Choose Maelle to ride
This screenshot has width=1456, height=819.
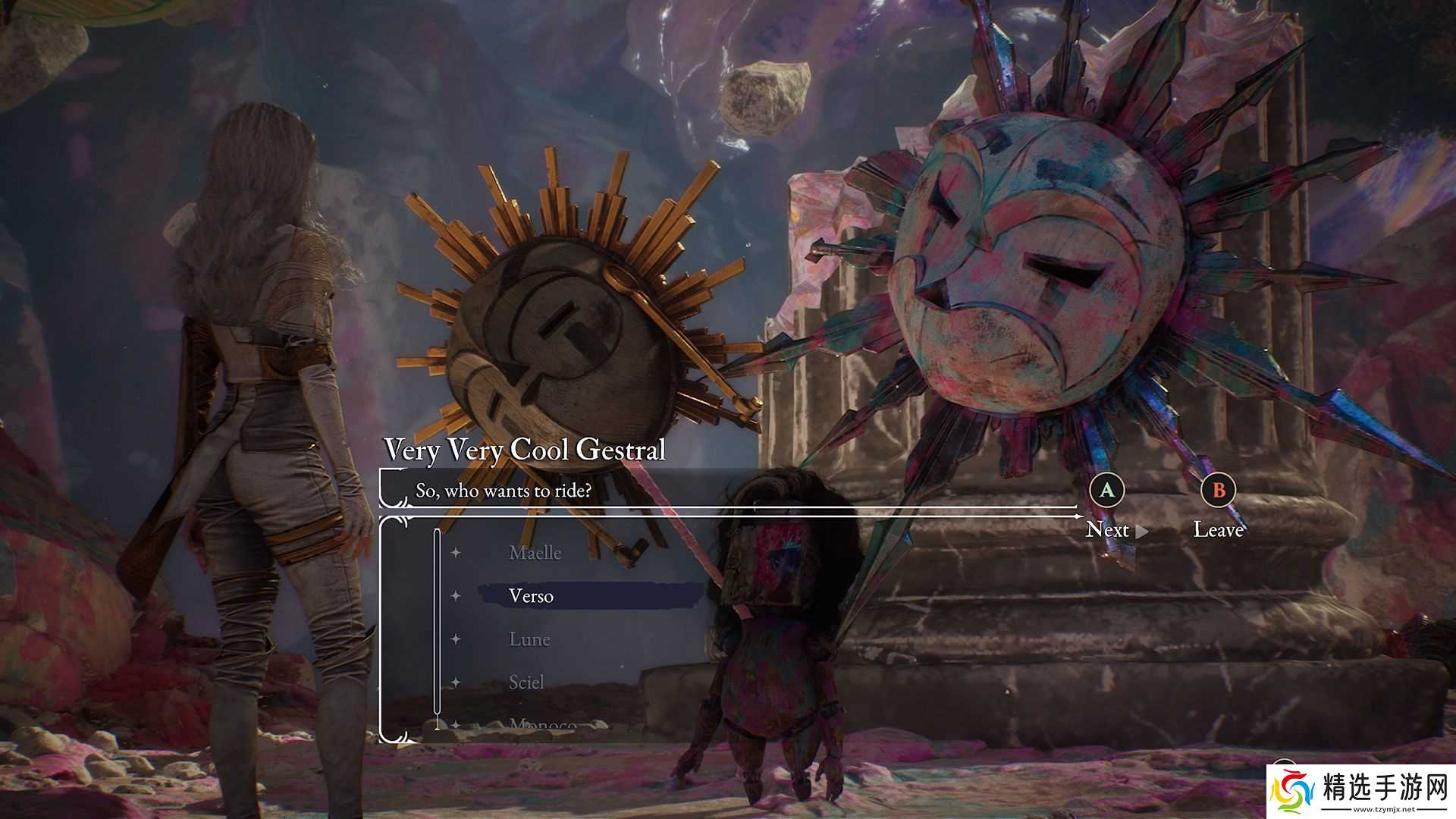[x=535, y=553]
